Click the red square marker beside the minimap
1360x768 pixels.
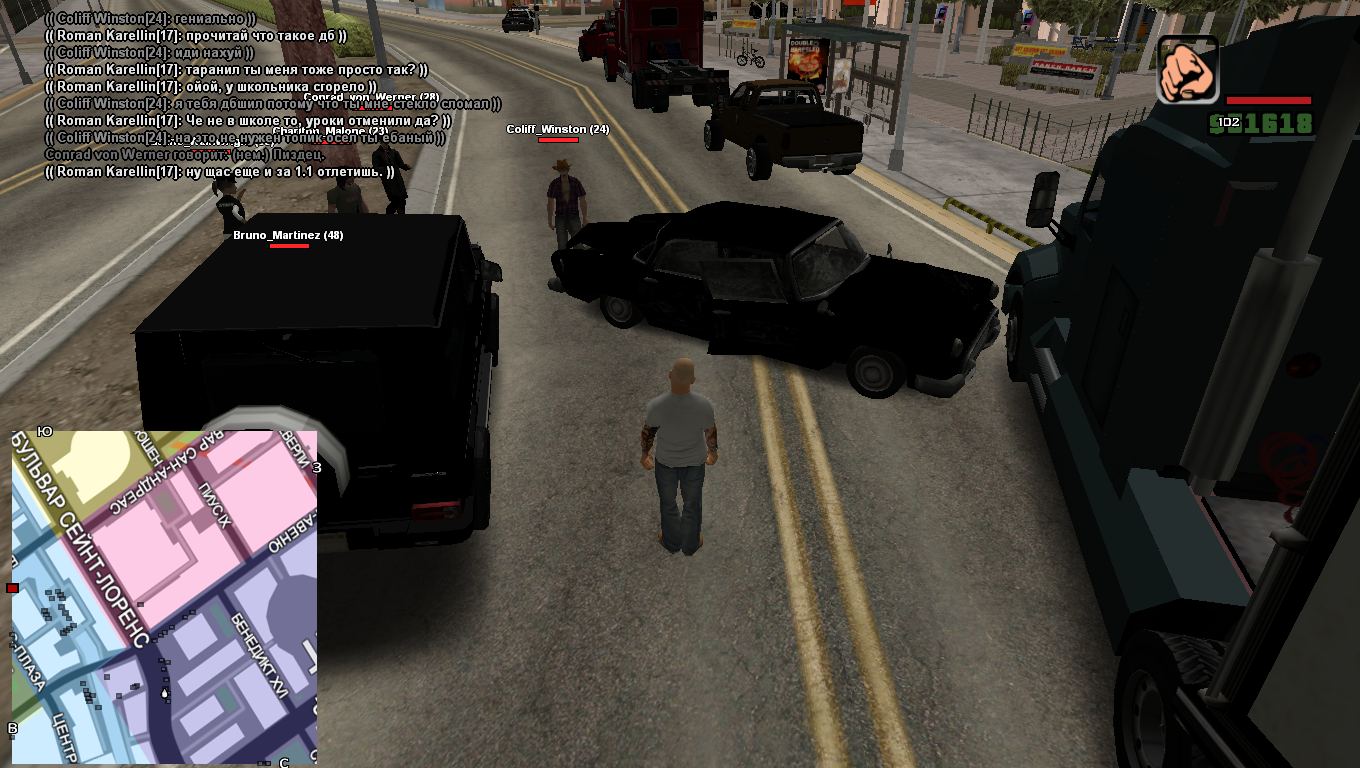pyautogui.click(x=12, y=588)
